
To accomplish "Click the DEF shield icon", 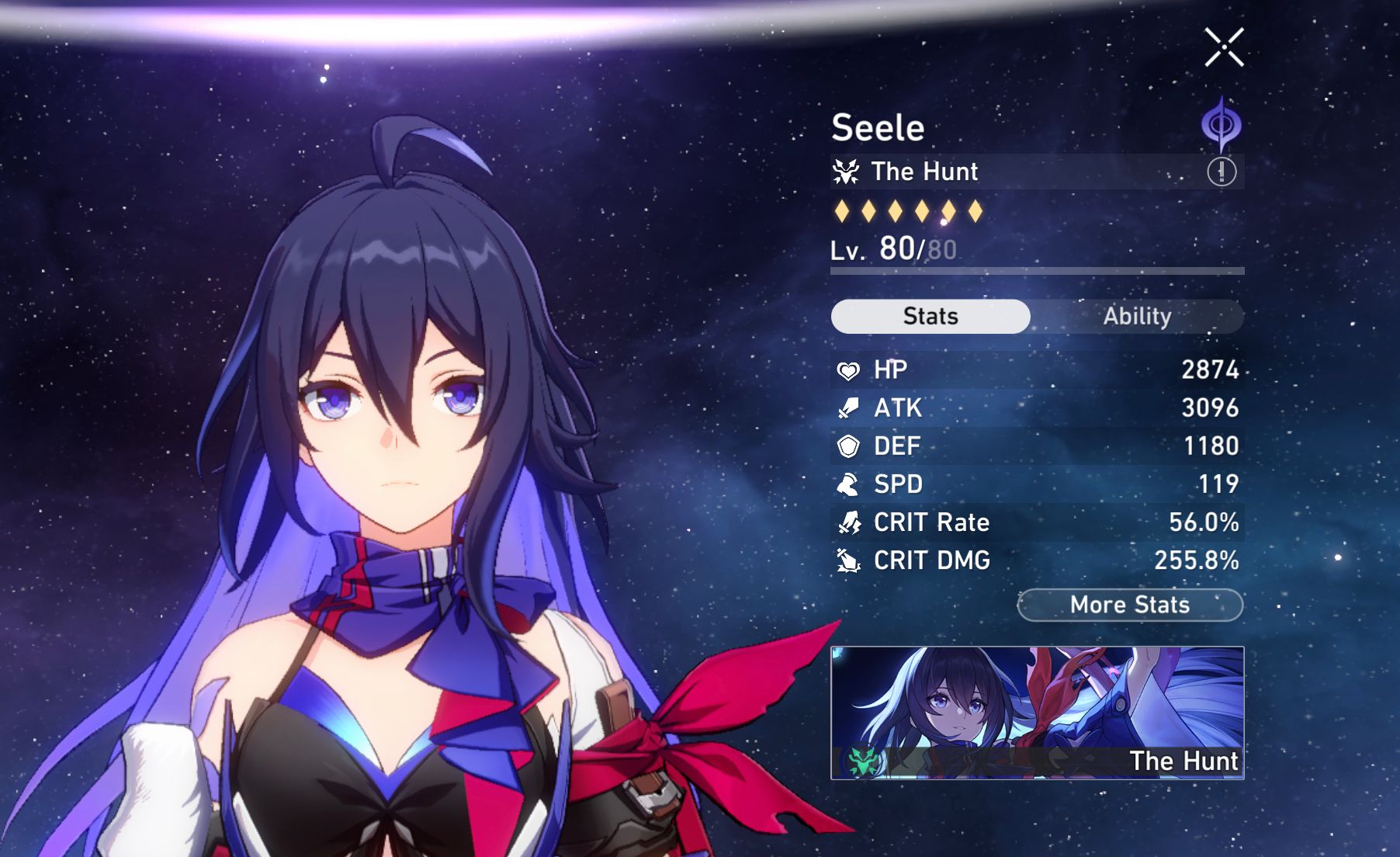I will tap(851, 446).
